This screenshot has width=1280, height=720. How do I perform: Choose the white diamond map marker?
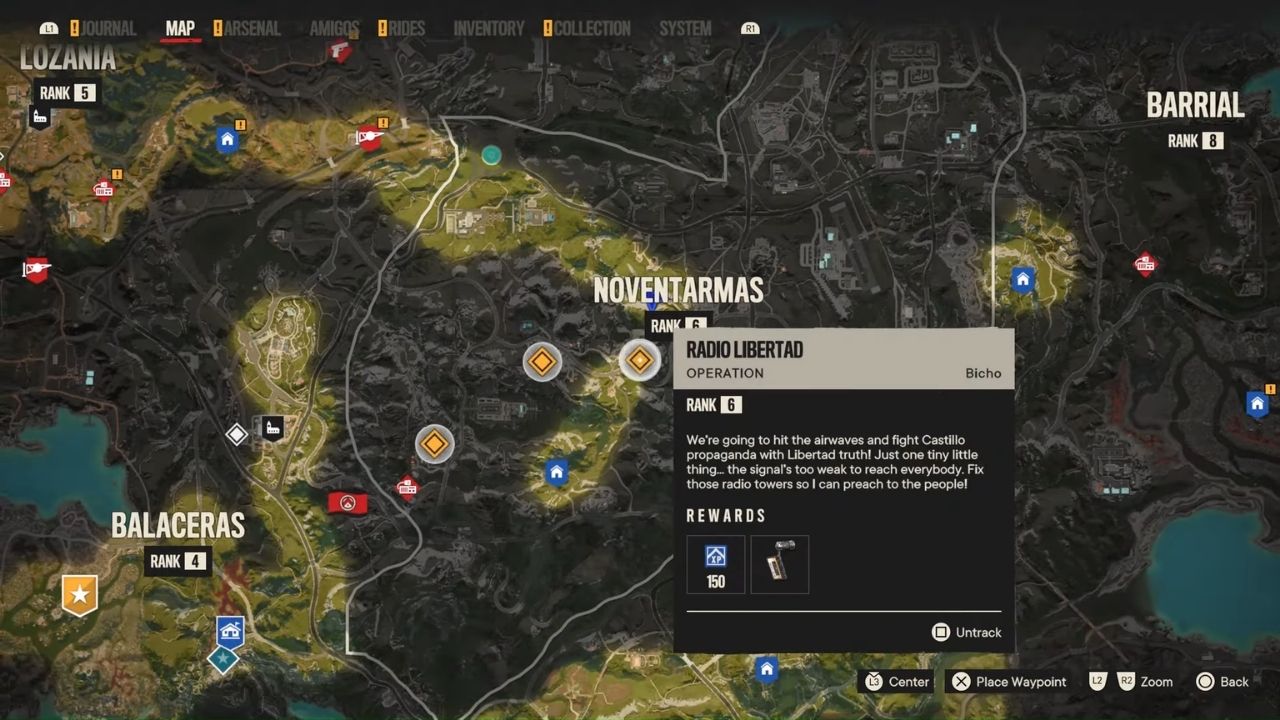coord(236,434)
